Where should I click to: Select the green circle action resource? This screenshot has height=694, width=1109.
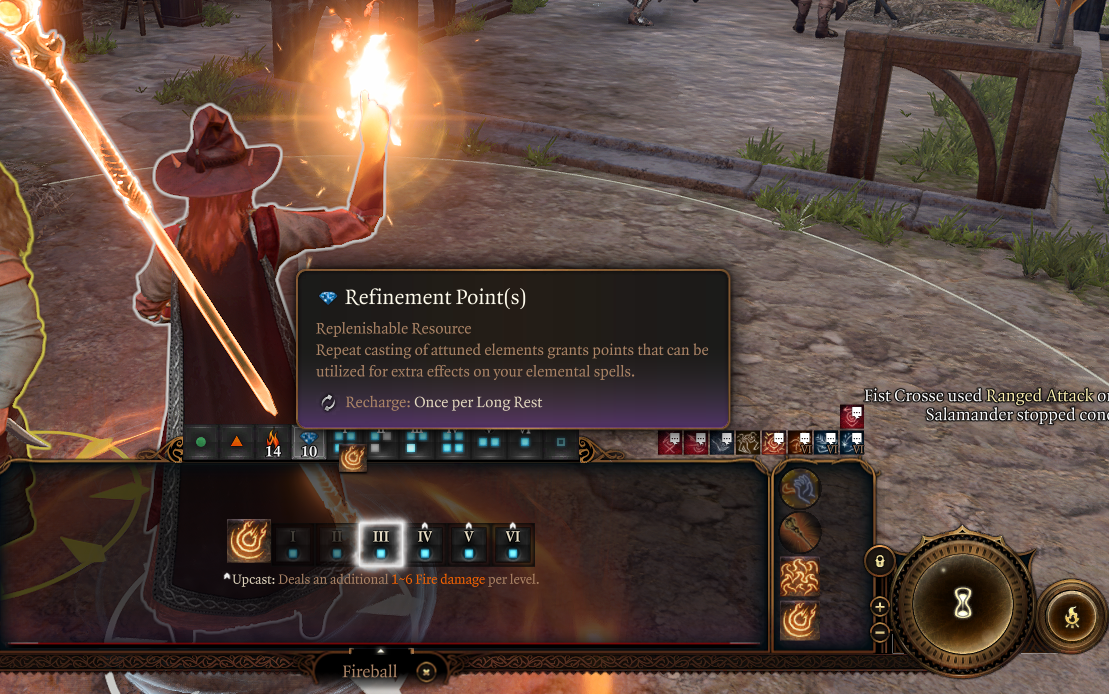[x=201, y=442]
